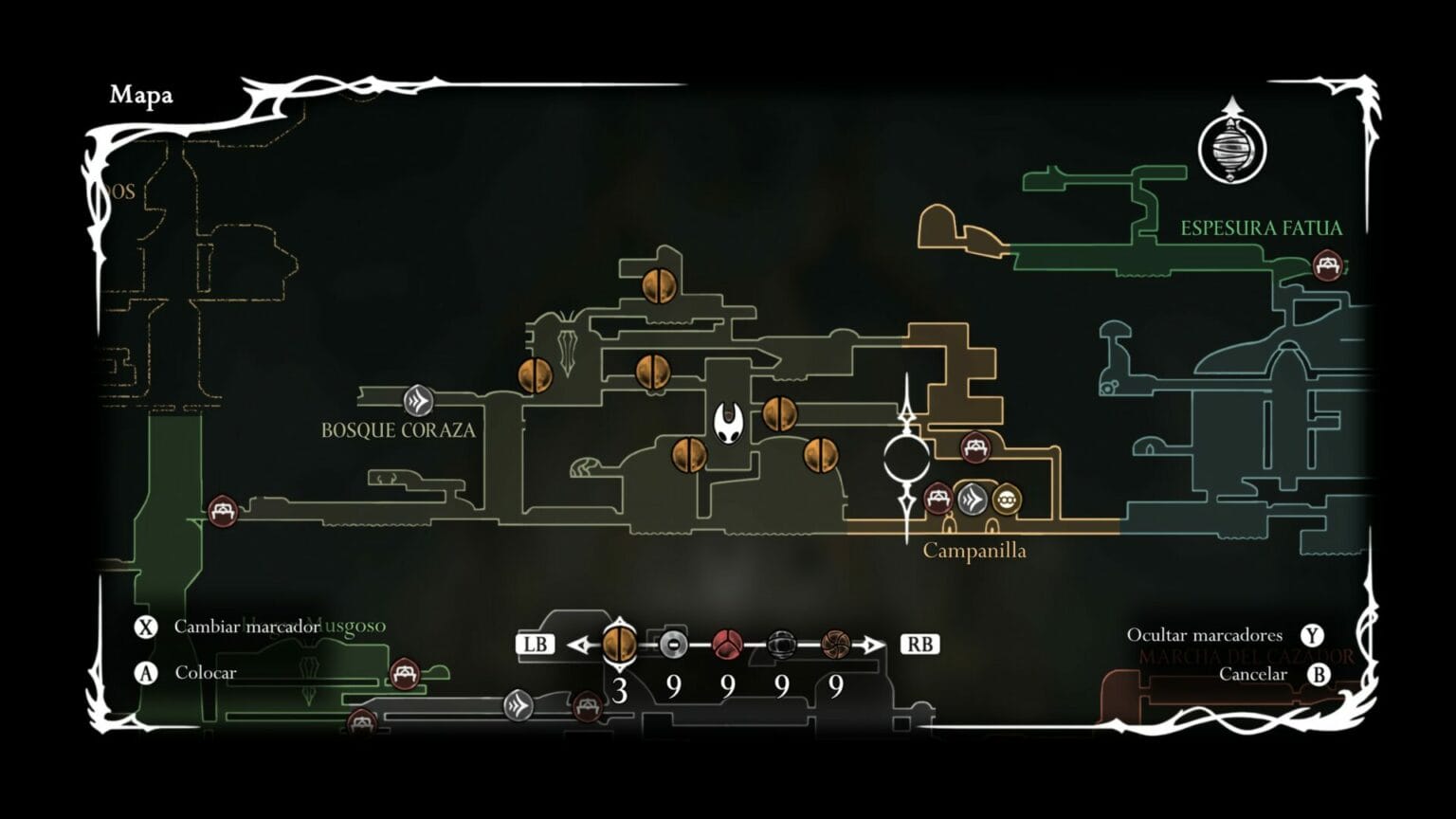Cancel marker placement with Cancelar
The height and width of the screenshot is (819, 1456).
(1252, 674)
